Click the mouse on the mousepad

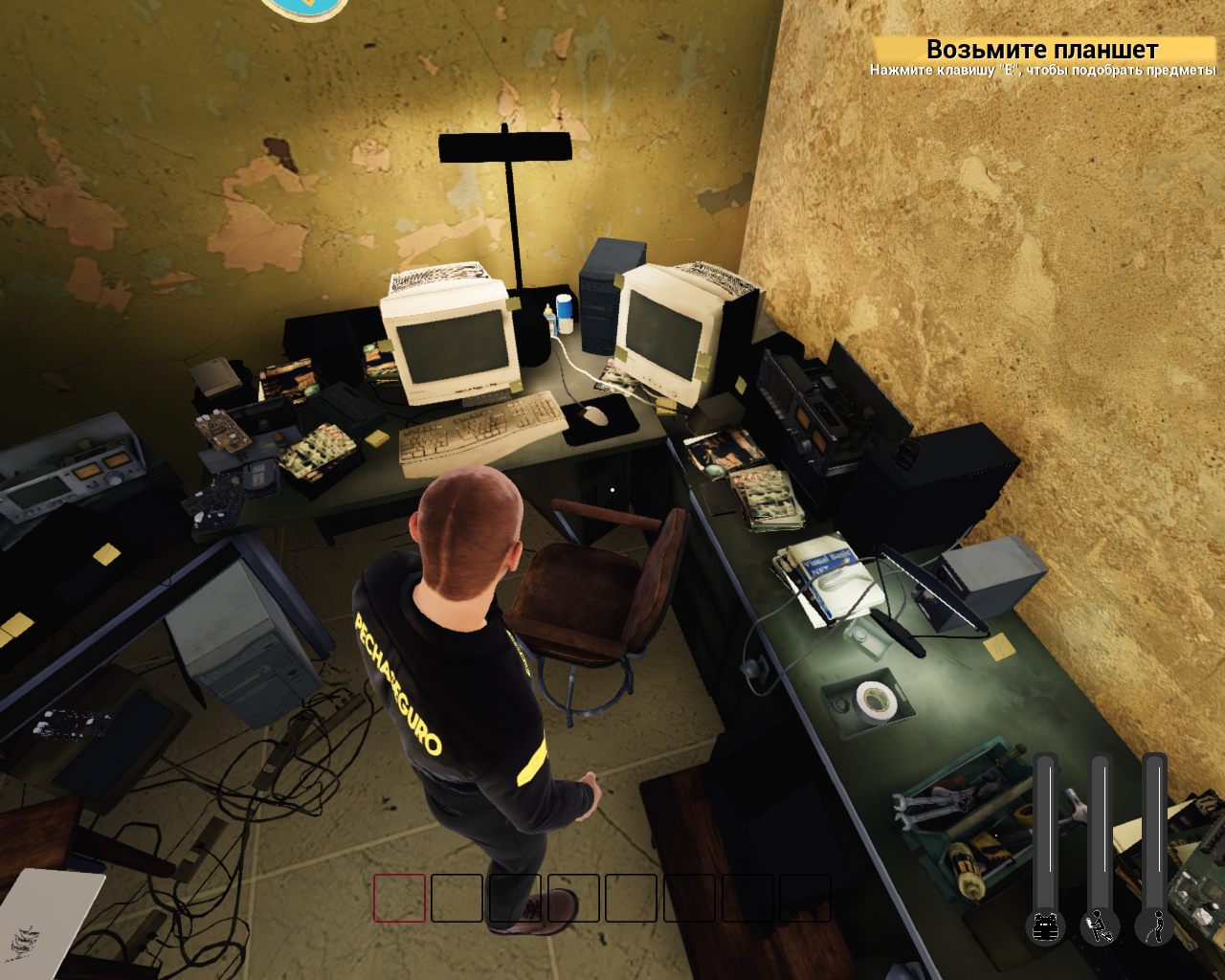(593, 414)
